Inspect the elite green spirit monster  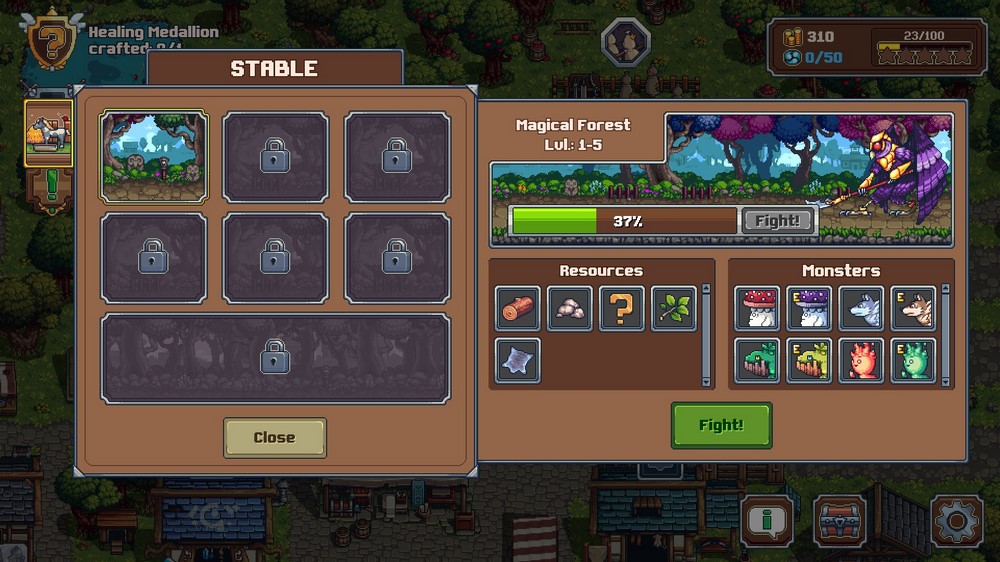913,360
